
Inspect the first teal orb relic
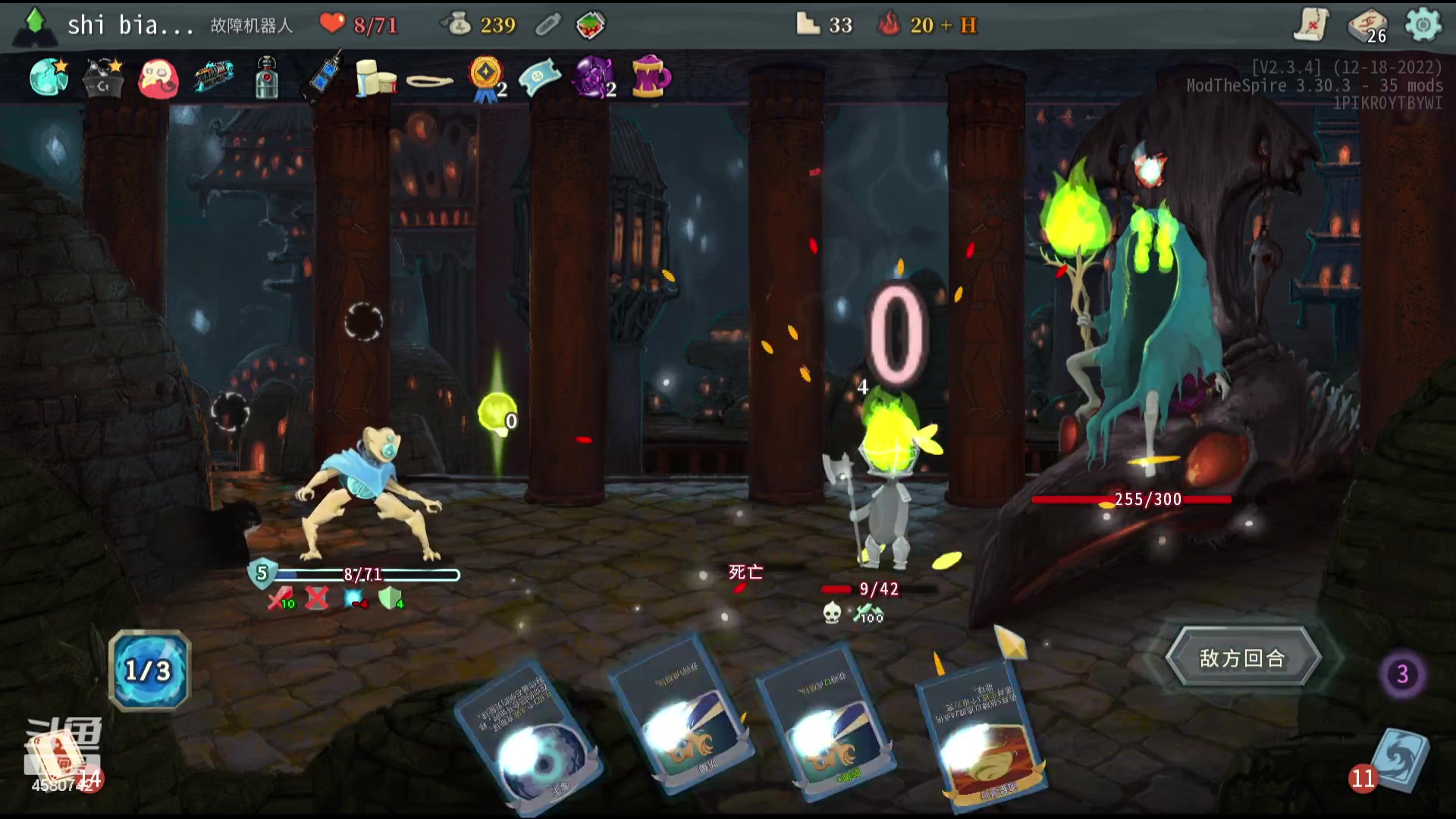(49, 77)
